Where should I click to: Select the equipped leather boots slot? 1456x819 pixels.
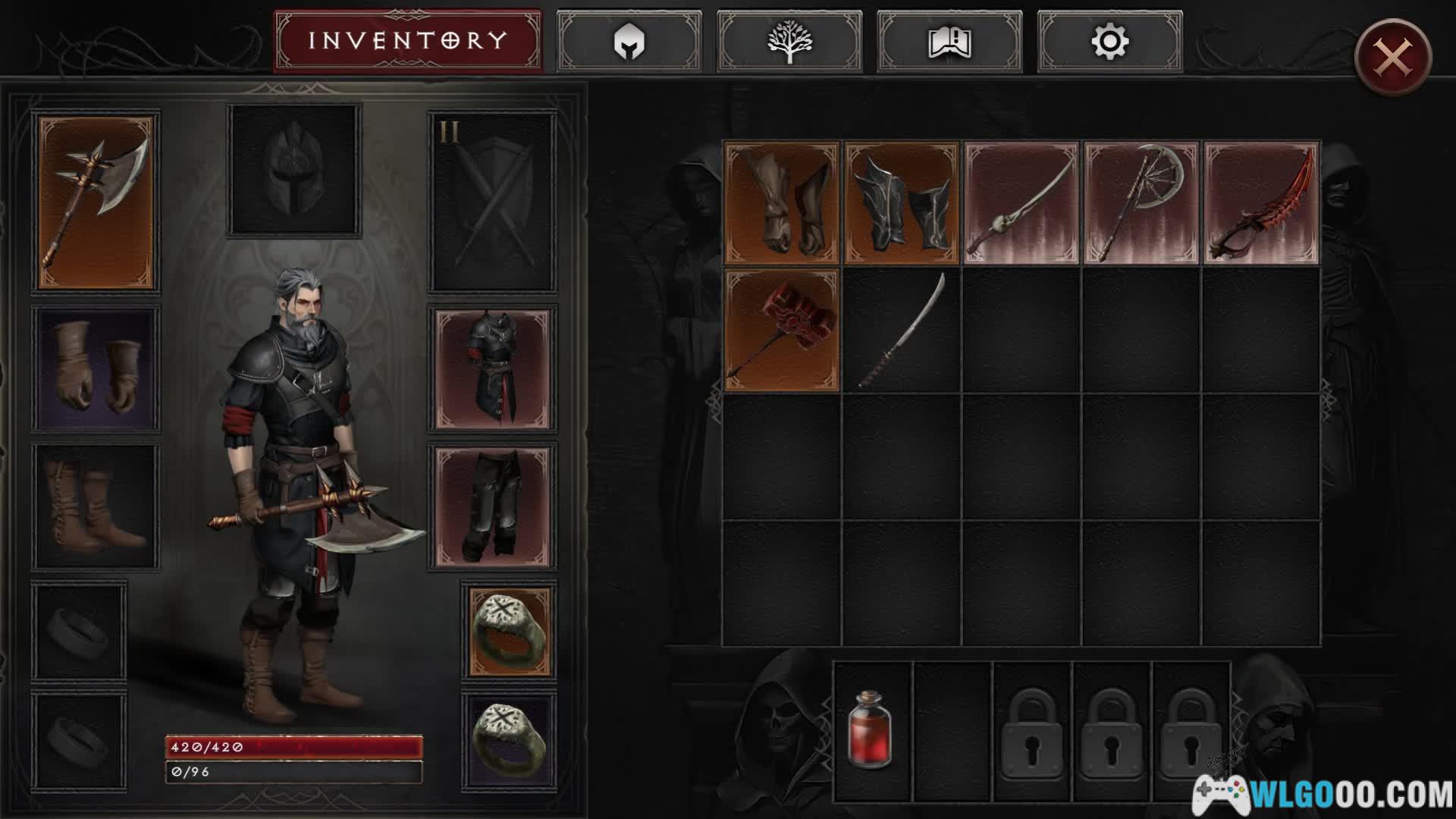click(96, 506)
